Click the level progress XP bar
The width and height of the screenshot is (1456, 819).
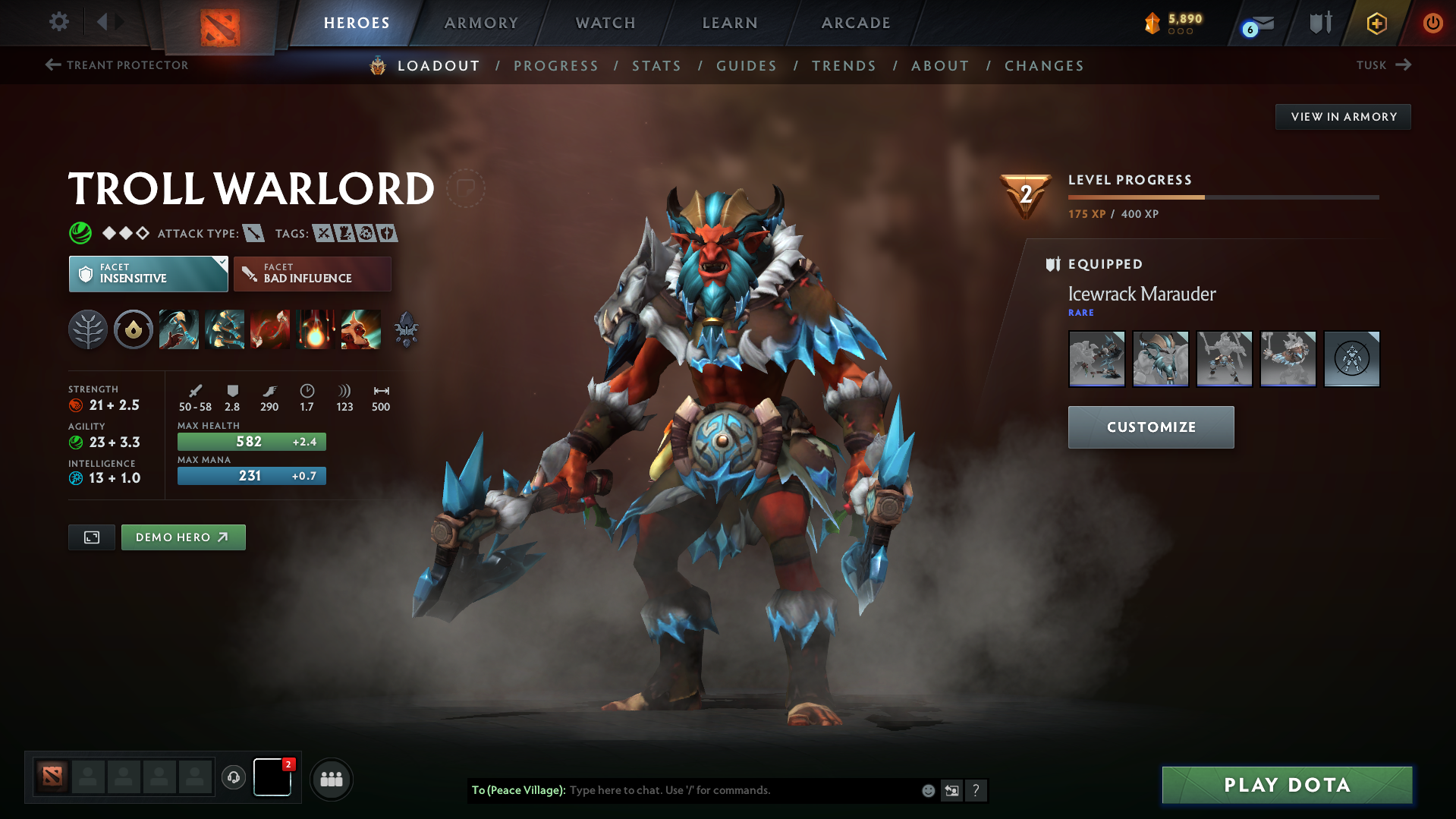(x=1222, y=196)
